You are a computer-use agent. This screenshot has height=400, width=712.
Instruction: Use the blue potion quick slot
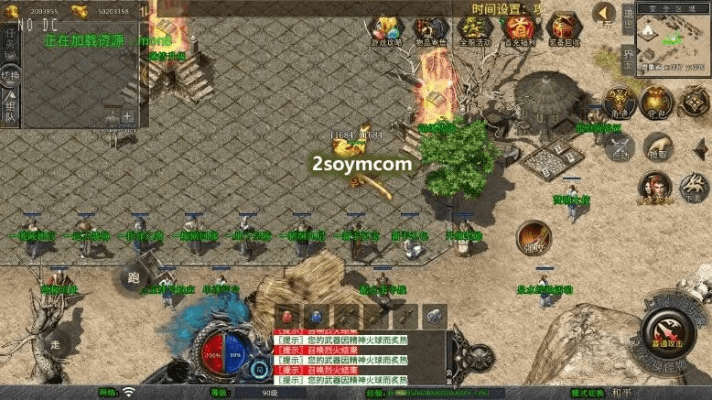[316, 315]
